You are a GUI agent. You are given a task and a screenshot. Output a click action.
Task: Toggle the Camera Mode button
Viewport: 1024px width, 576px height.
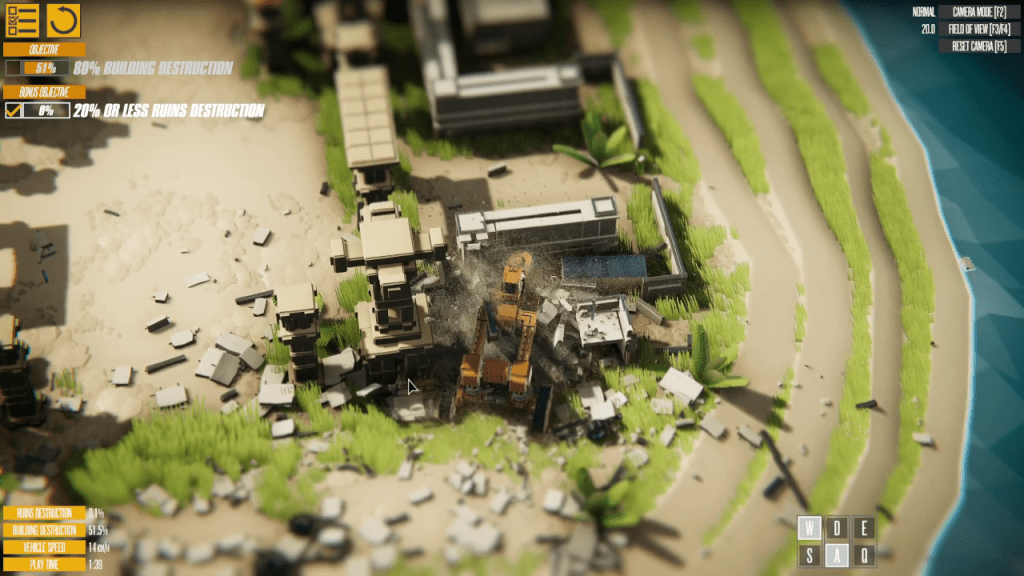979,12
